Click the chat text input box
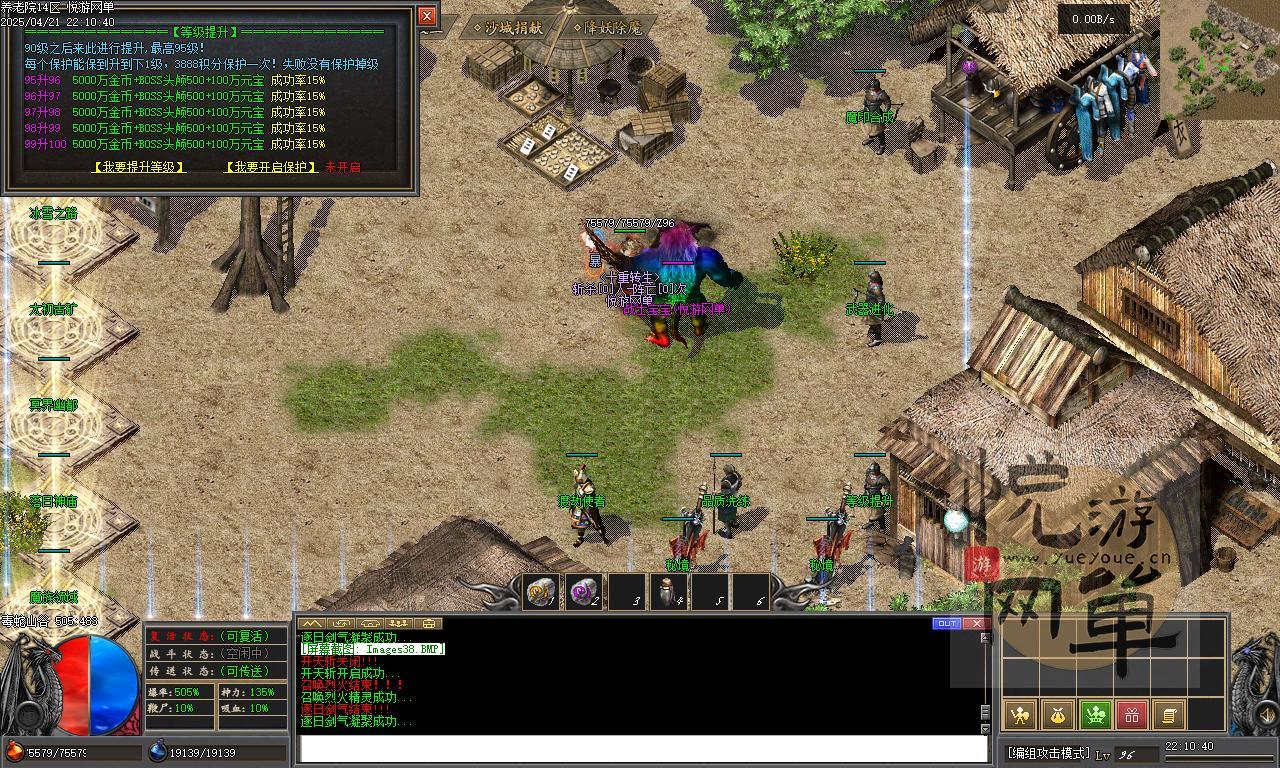Image resolution: width=1280 pixels, height=768 pixels. (x=643, y=749)
